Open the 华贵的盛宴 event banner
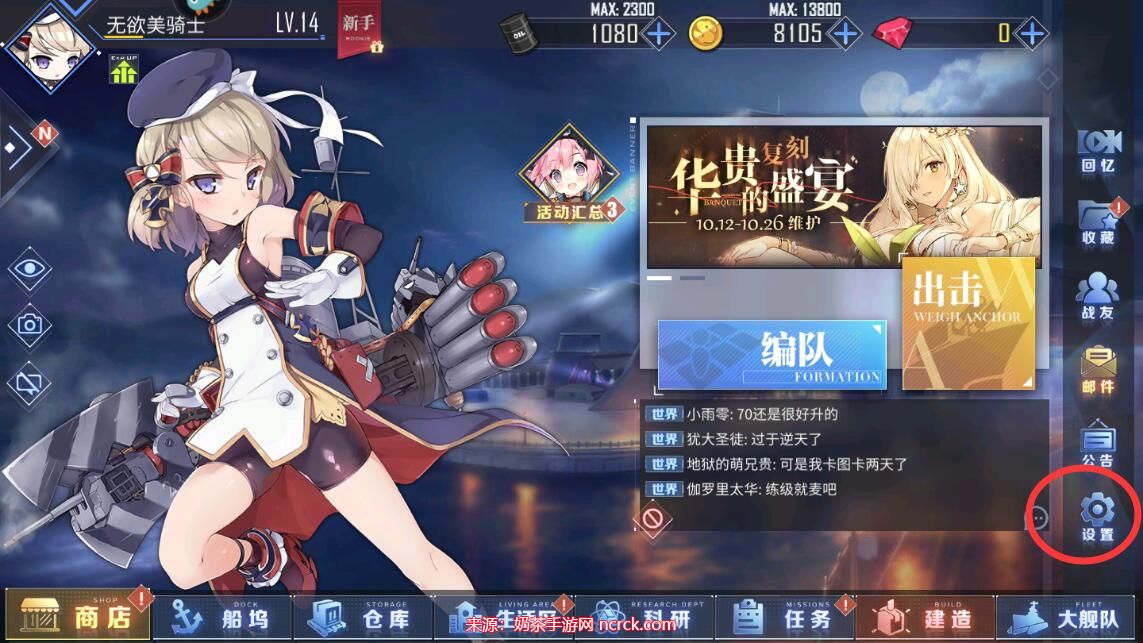1143x643 pixels. [x=843, y=195]
